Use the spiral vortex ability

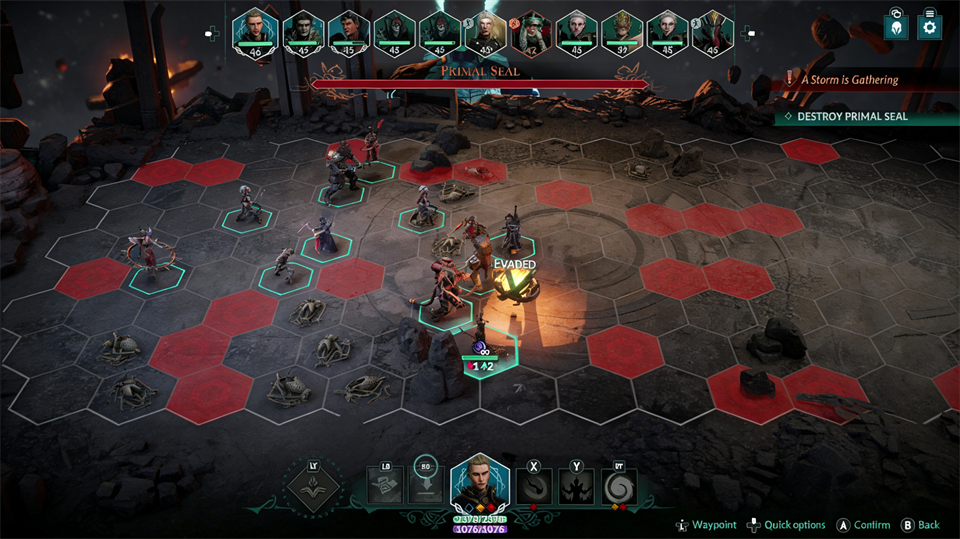[621, 488]
